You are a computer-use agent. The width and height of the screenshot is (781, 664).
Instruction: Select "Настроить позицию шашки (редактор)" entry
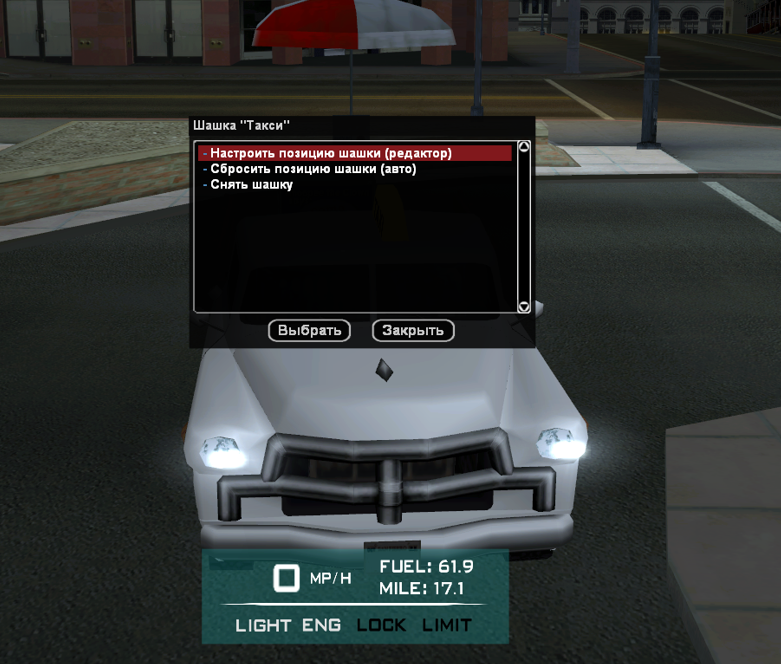tap(331, 154)
